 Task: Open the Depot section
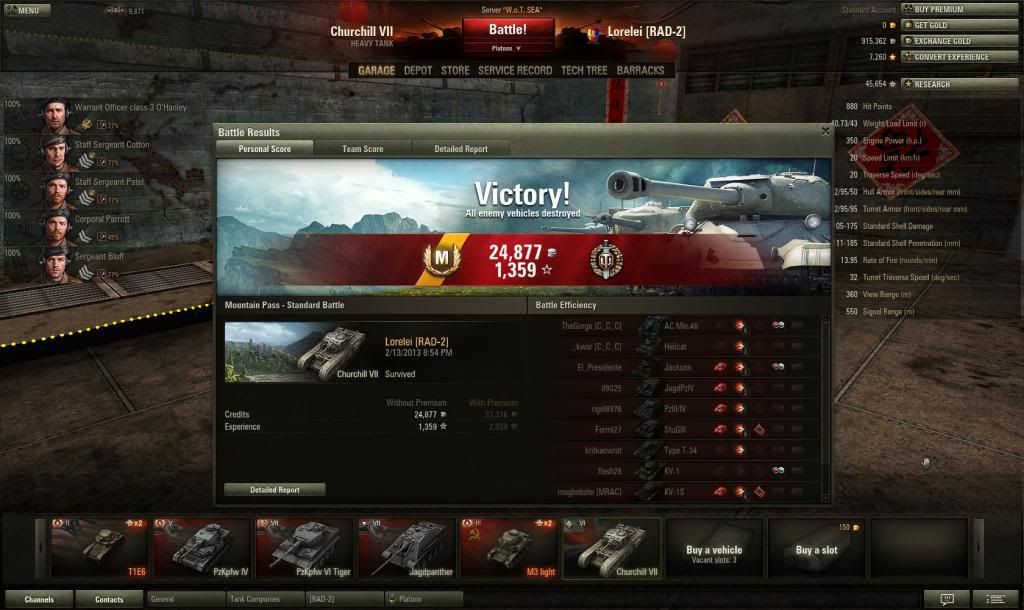pos(418,71)
